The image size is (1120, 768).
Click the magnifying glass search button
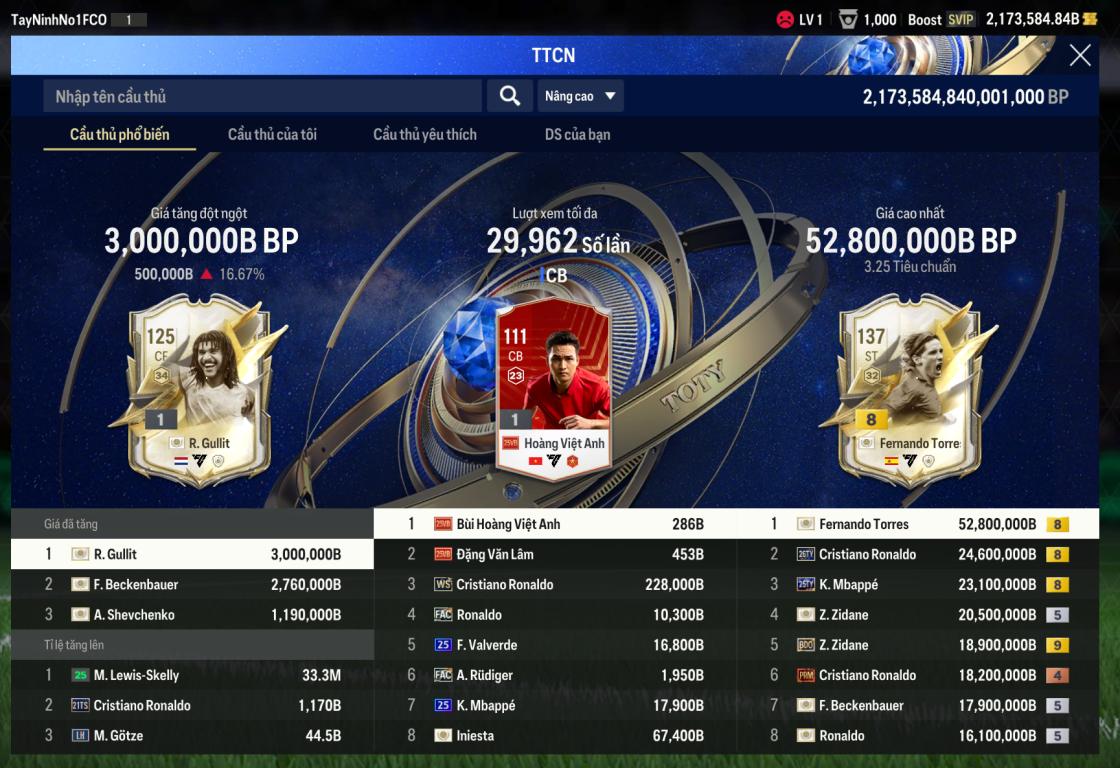pos(510,96)
